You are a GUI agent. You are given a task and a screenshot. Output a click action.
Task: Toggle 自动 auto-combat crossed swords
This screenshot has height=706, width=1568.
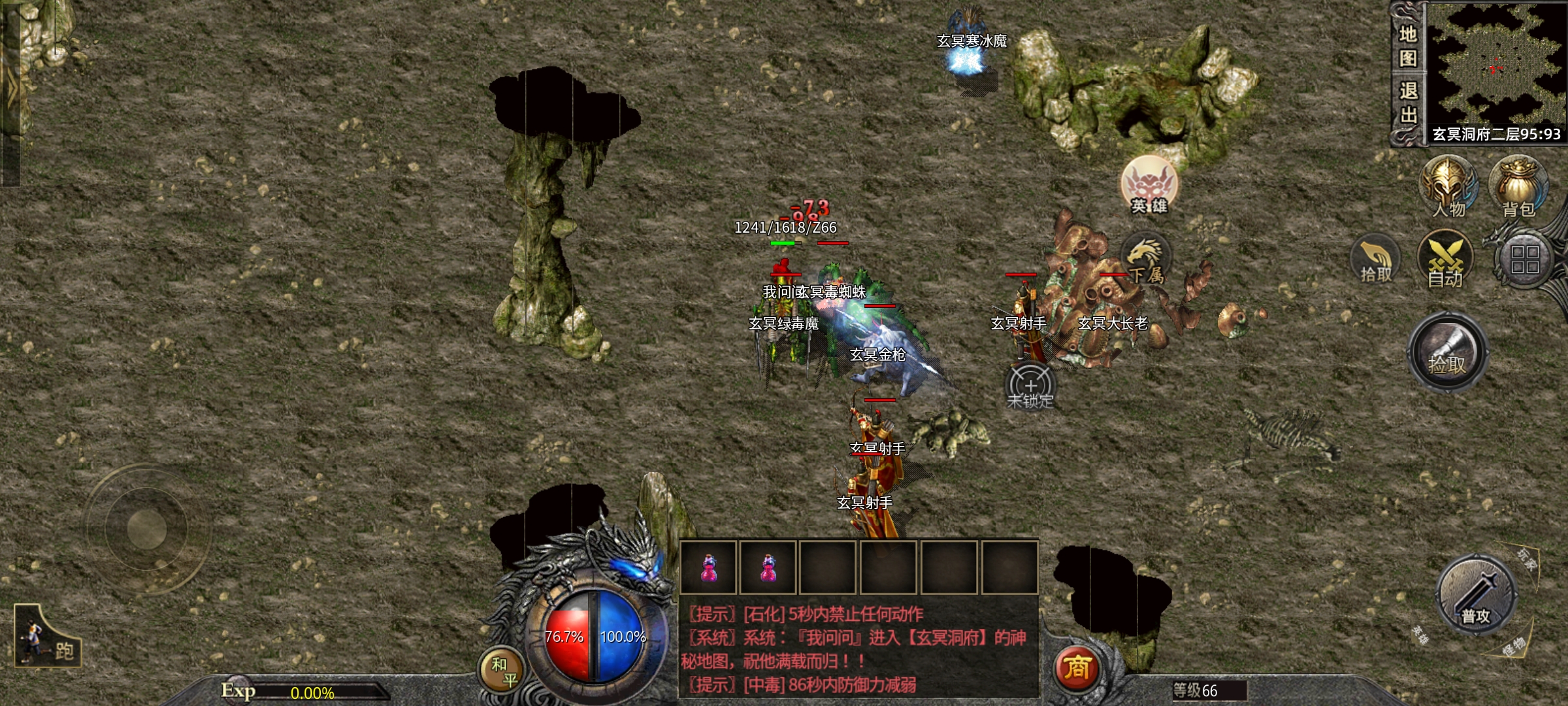click(x=1445, y=261)
